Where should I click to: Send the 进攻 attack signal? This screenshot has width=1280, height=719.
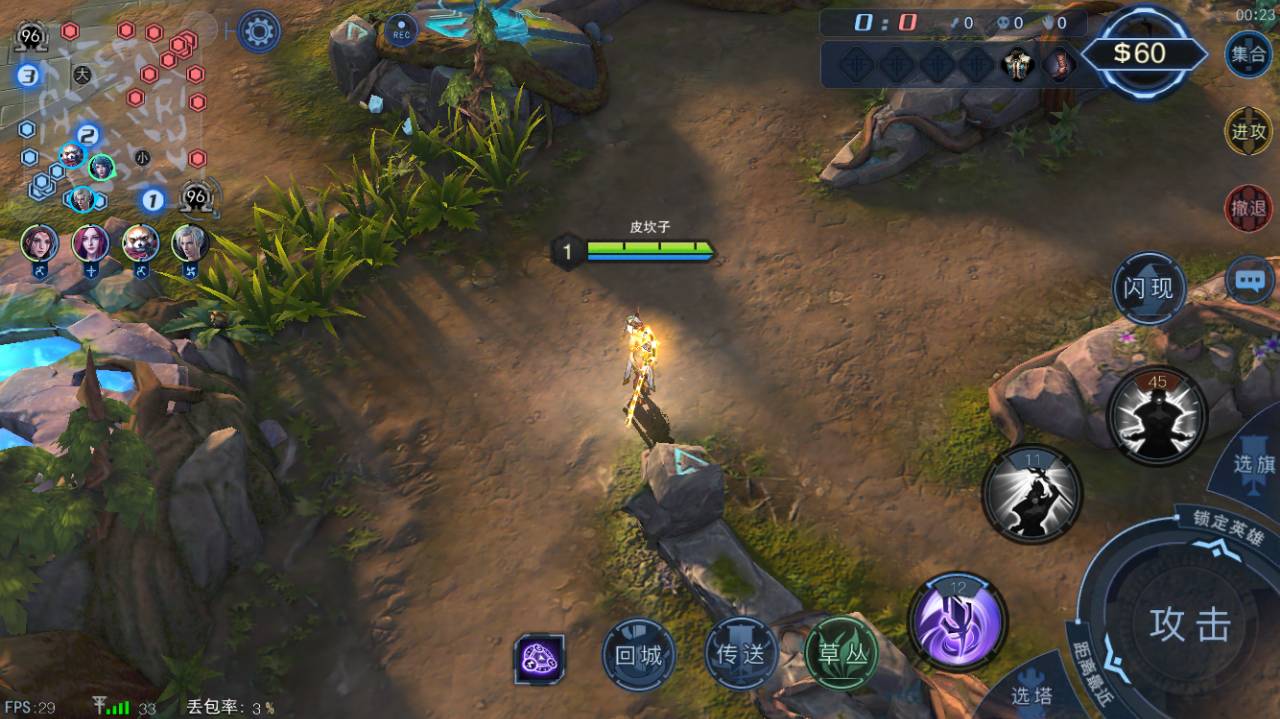[x=1248, y=132]
